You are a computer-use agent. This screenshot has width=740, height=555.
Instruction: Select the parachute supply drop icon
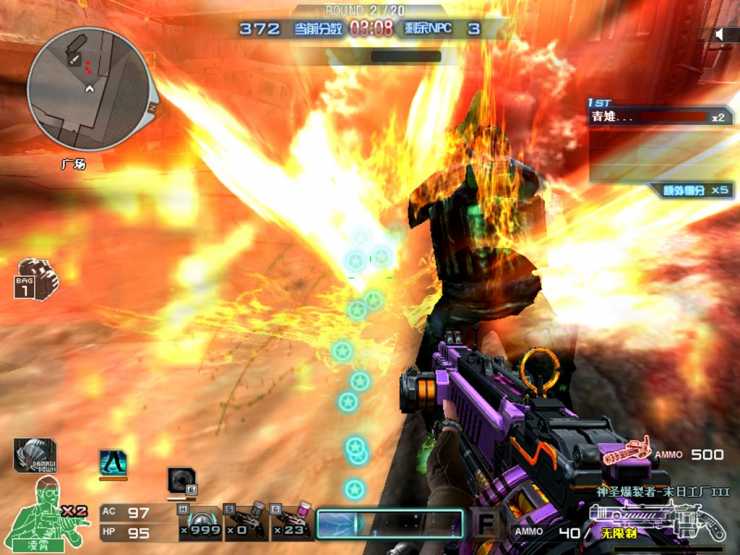tap(33, 455)
